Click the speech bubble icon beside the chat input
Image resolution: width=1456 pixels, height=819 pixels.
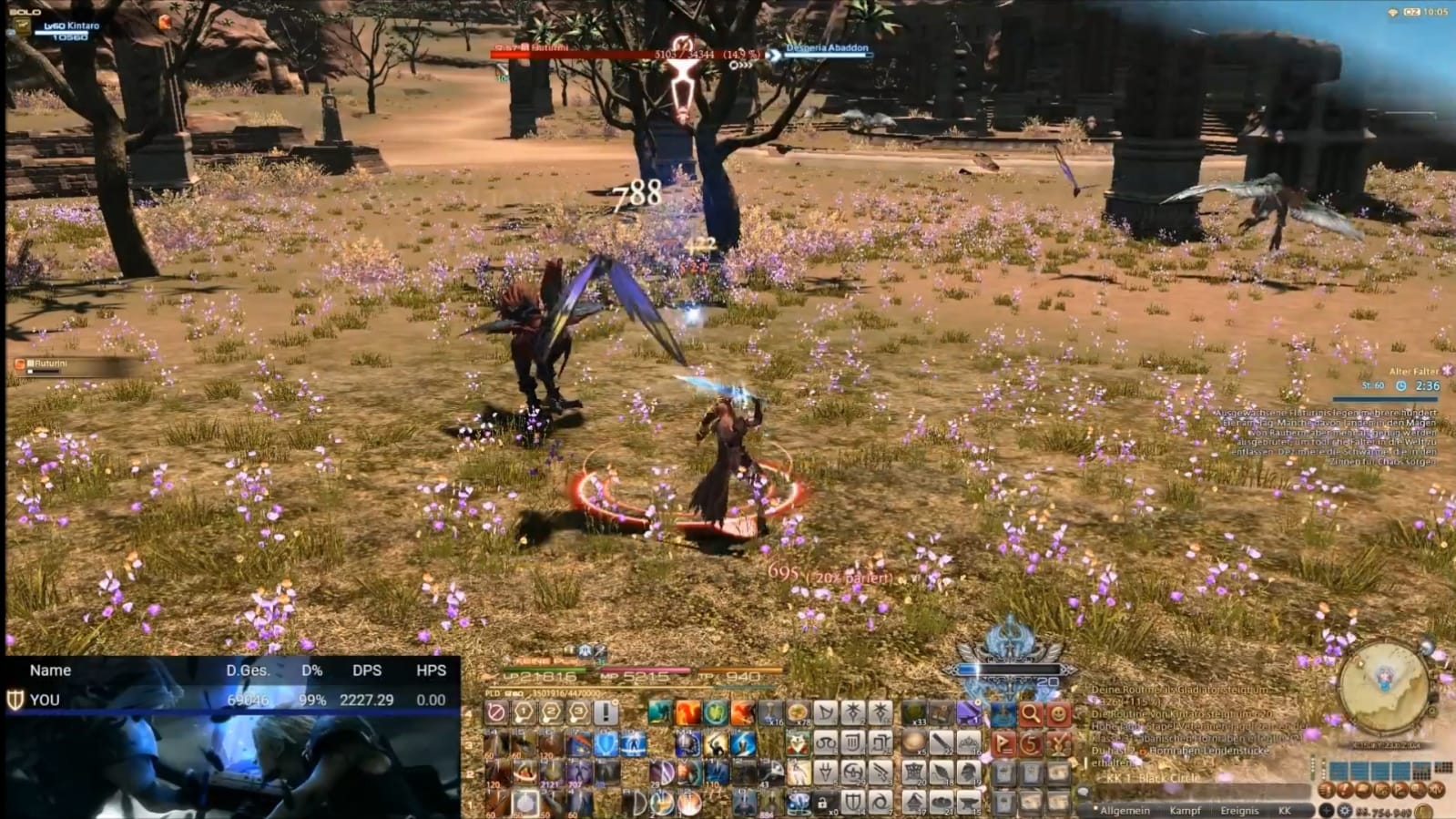[x=1083, y=790]
